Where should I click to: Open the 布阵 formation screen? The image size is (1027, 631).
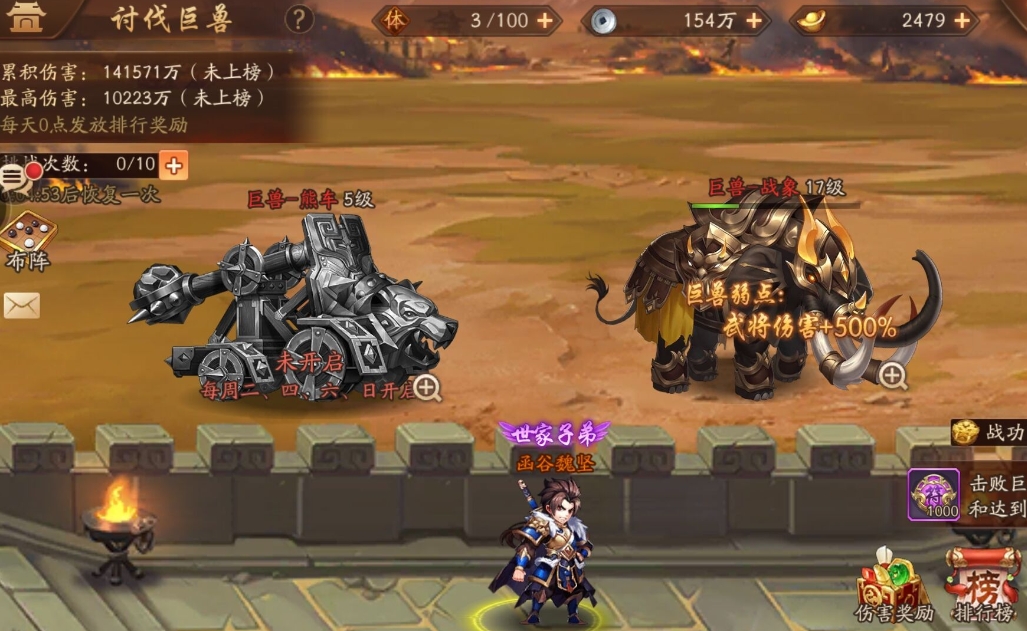[x=27, y=240]
